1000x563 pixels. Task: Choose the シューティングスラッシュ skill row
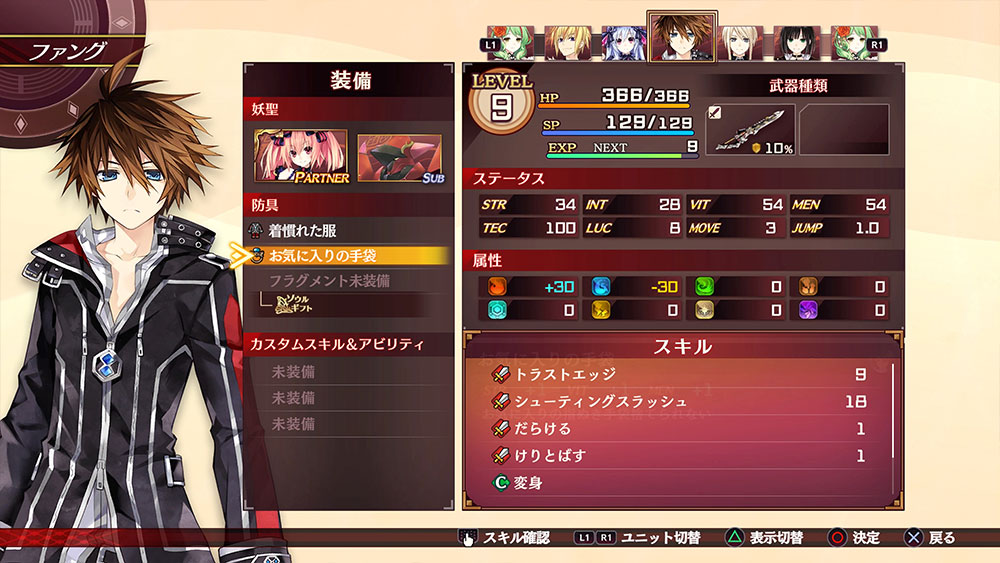click(x=600, y=402)
